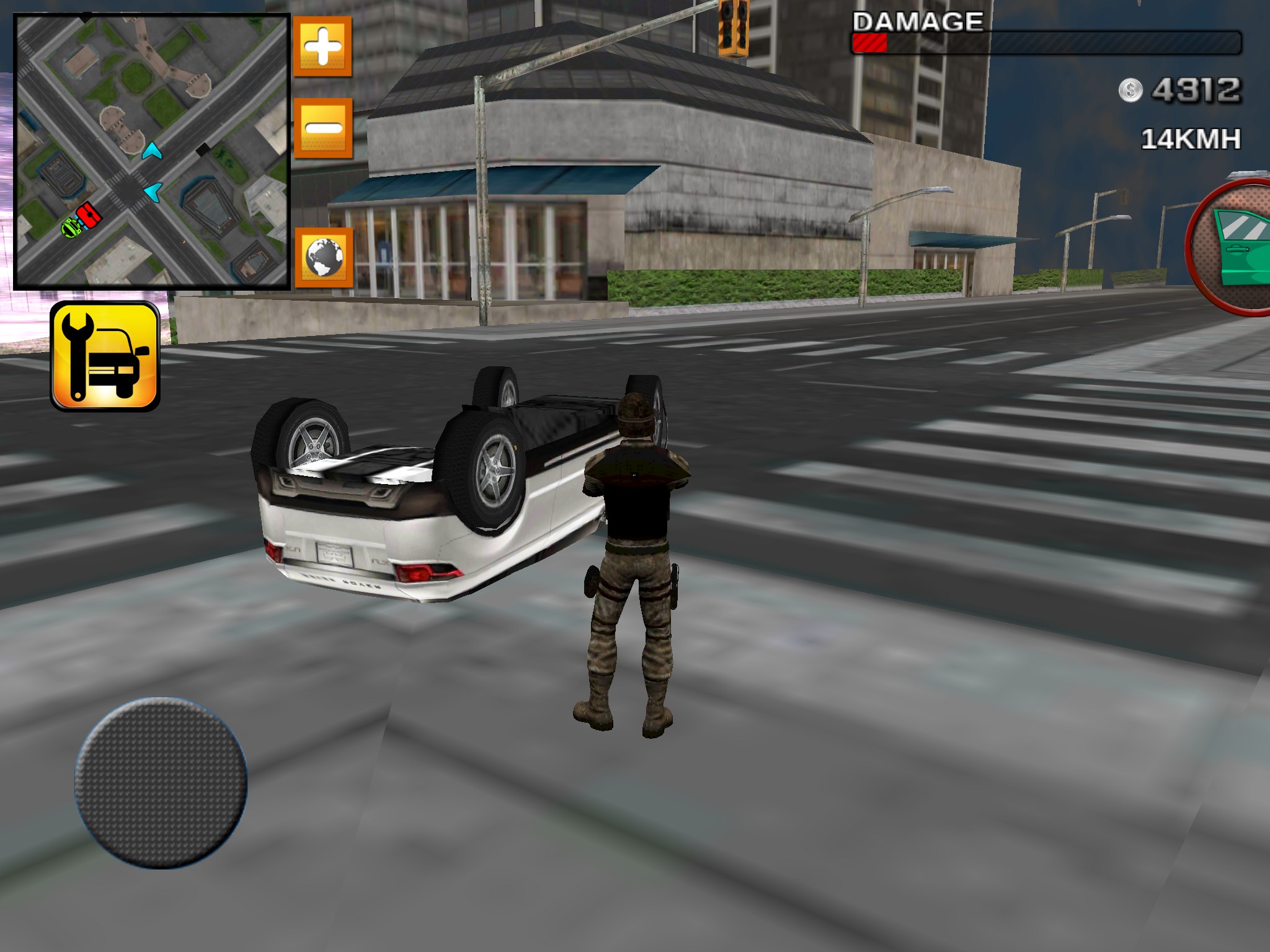Open the world map globe button
The width and height of the screenshot is (1270, 952).
click(322, 257)
